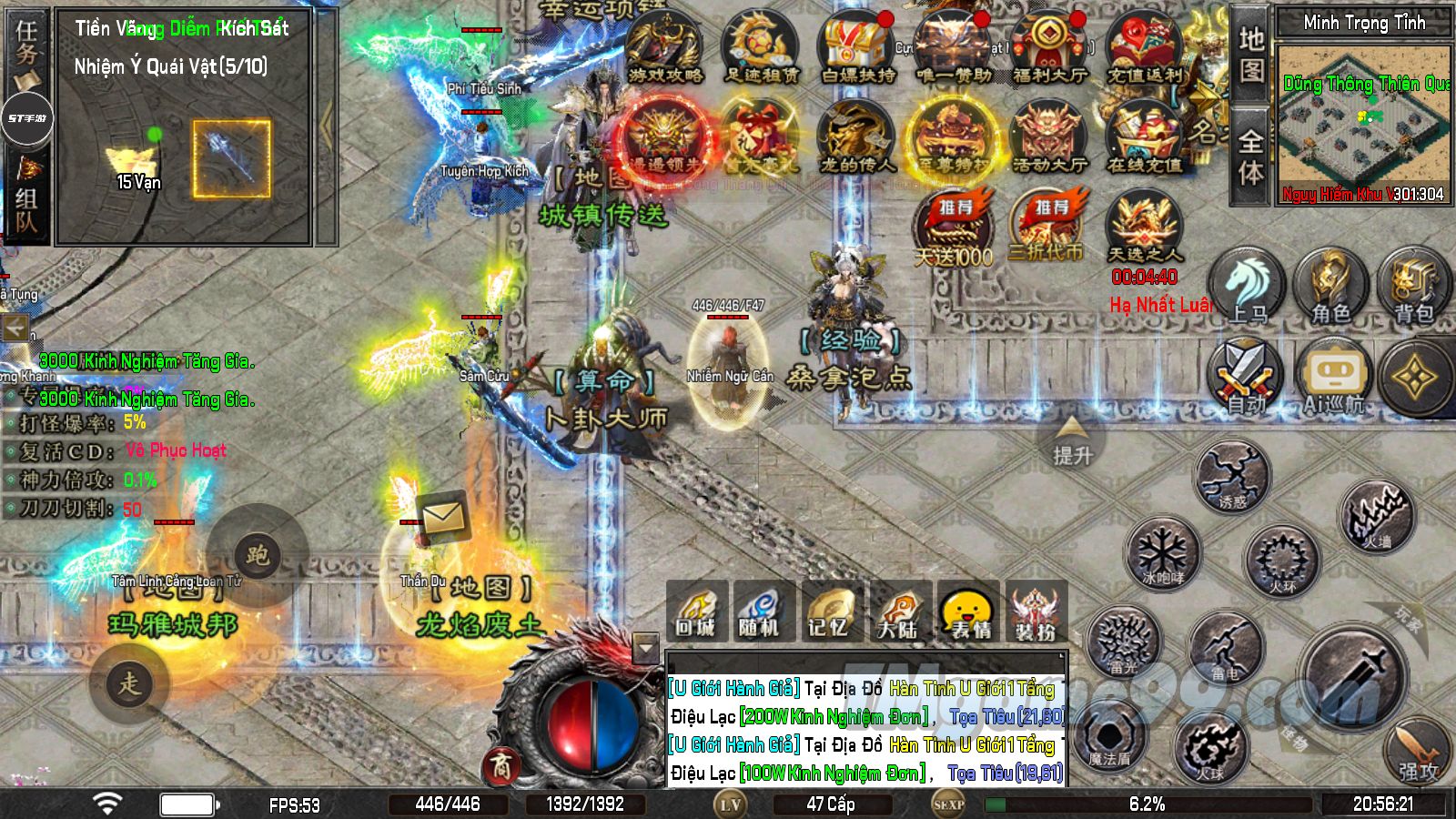The height and width of the screenshot is (819, 1456).
Task: Open the 角色 character sheet
Action: tap(1330, 286)
